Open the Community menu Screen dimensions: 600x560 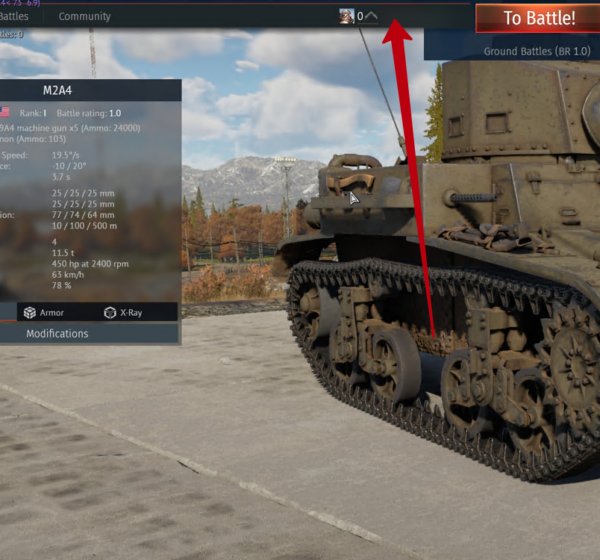(x=85, y=16)
